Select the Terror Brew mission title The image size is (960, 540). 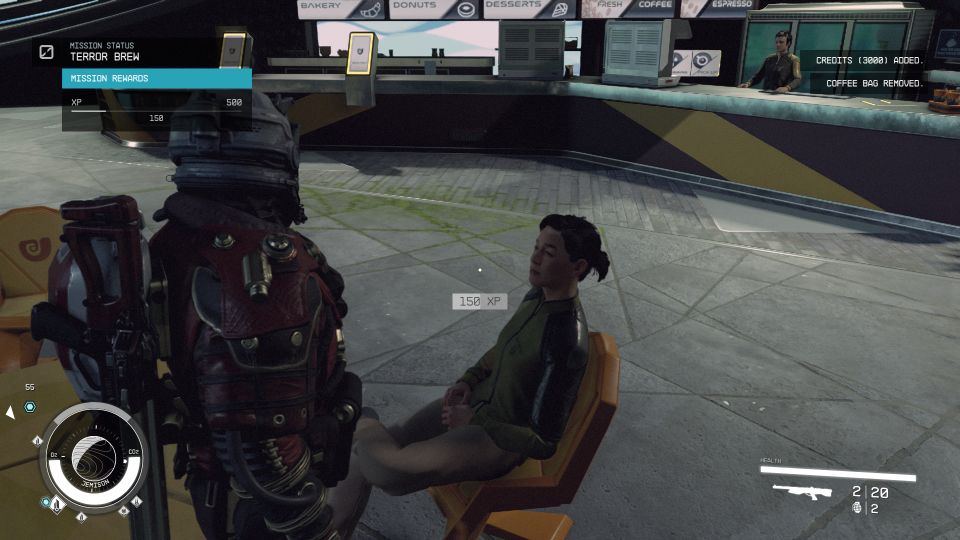pos(105,57)
